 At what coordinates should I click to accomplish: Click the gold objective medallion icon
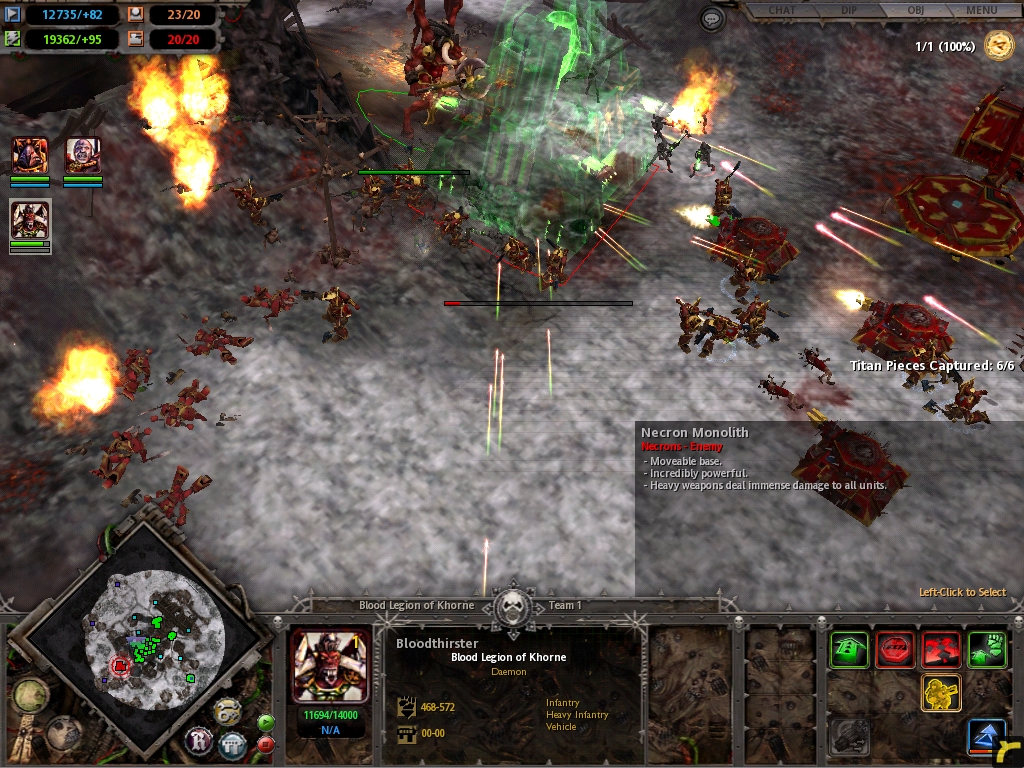coord(998,45)
